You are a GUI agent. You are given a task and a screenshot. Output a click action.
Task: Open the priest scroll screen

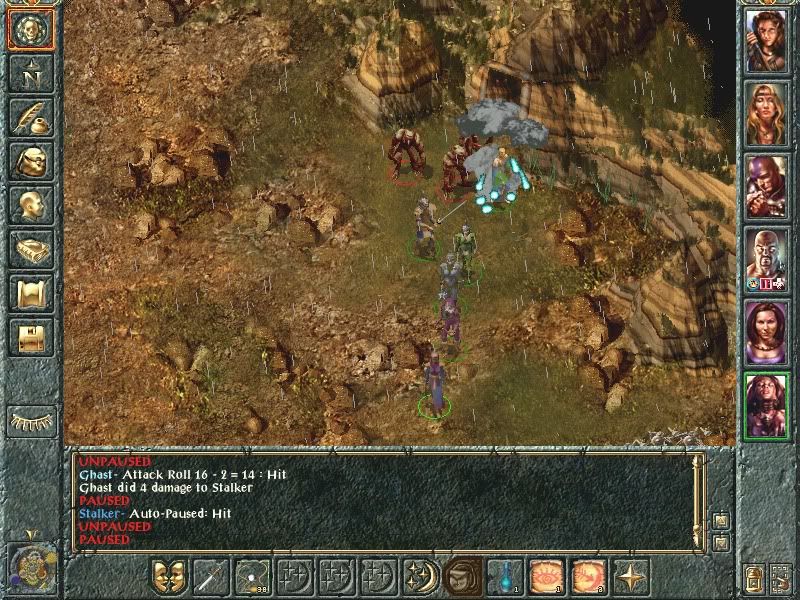coord(31,292)
